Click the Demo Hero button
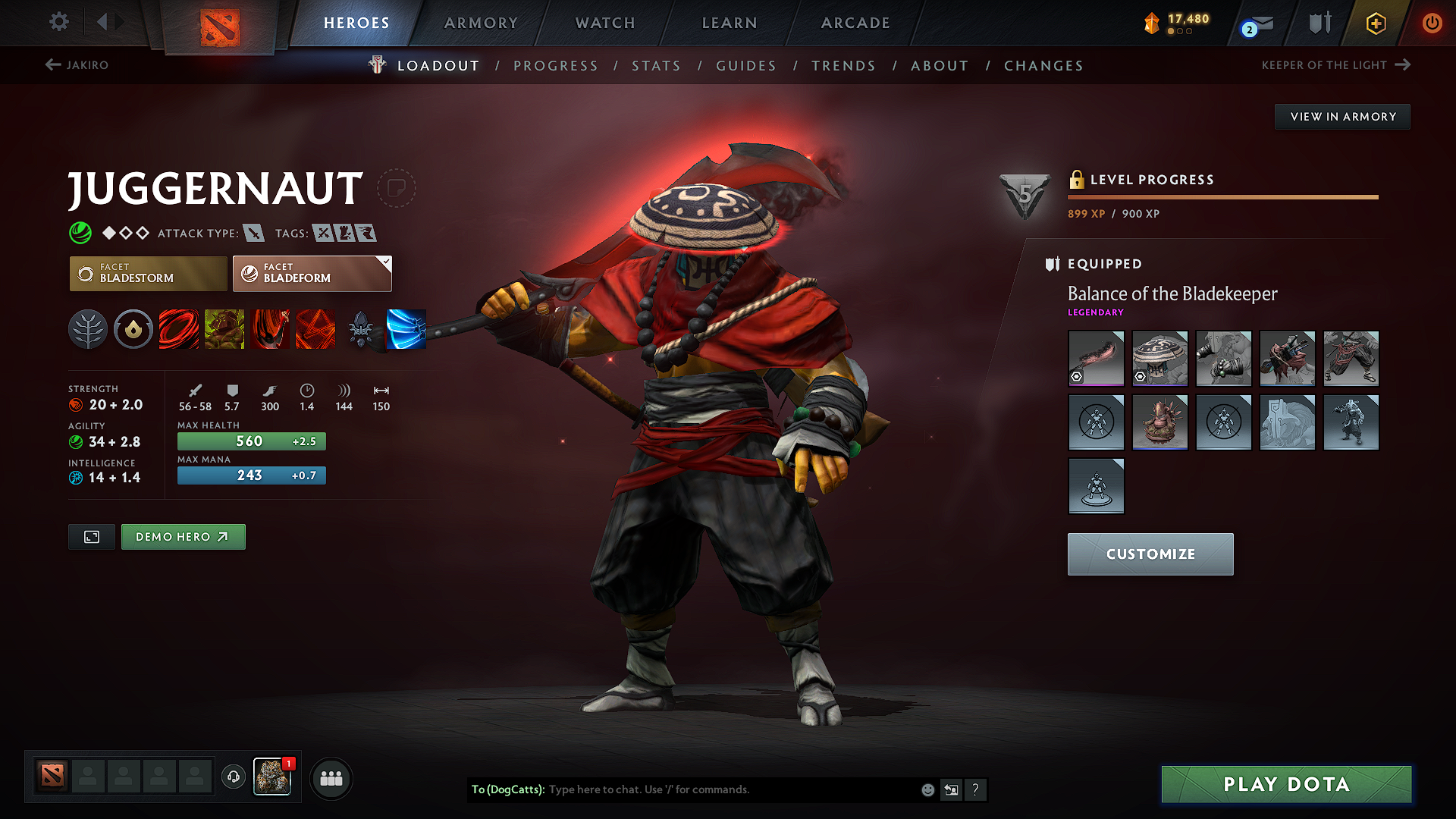 (183, 536)
